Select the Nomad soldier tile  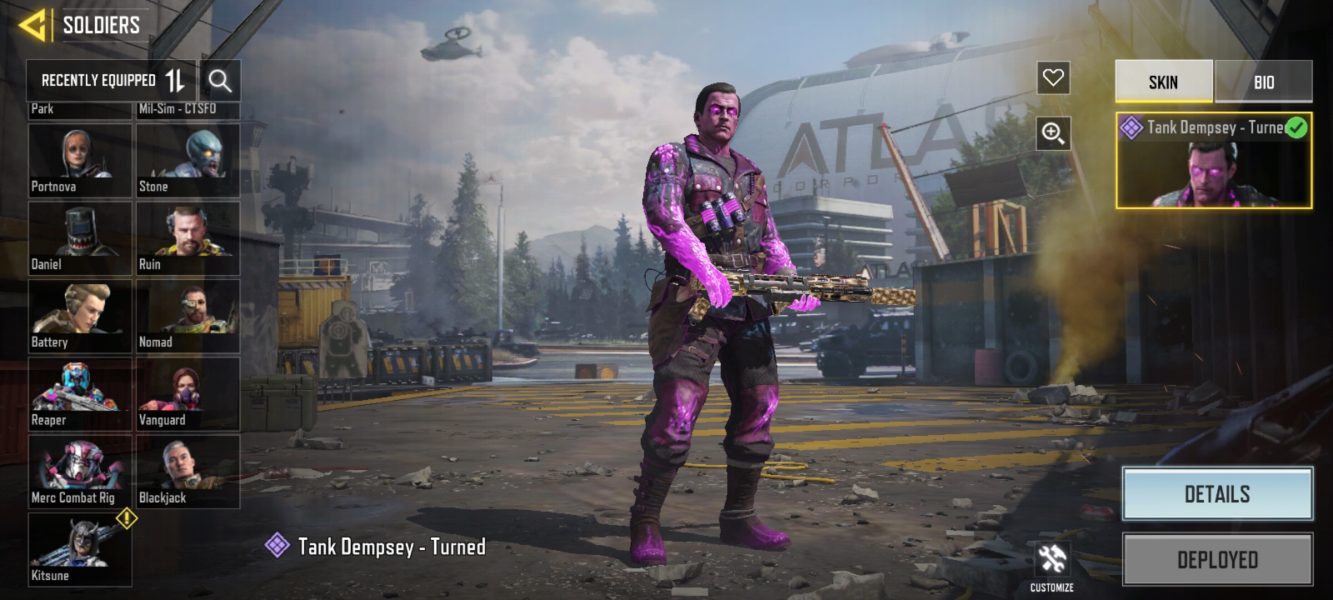[188, 315]
